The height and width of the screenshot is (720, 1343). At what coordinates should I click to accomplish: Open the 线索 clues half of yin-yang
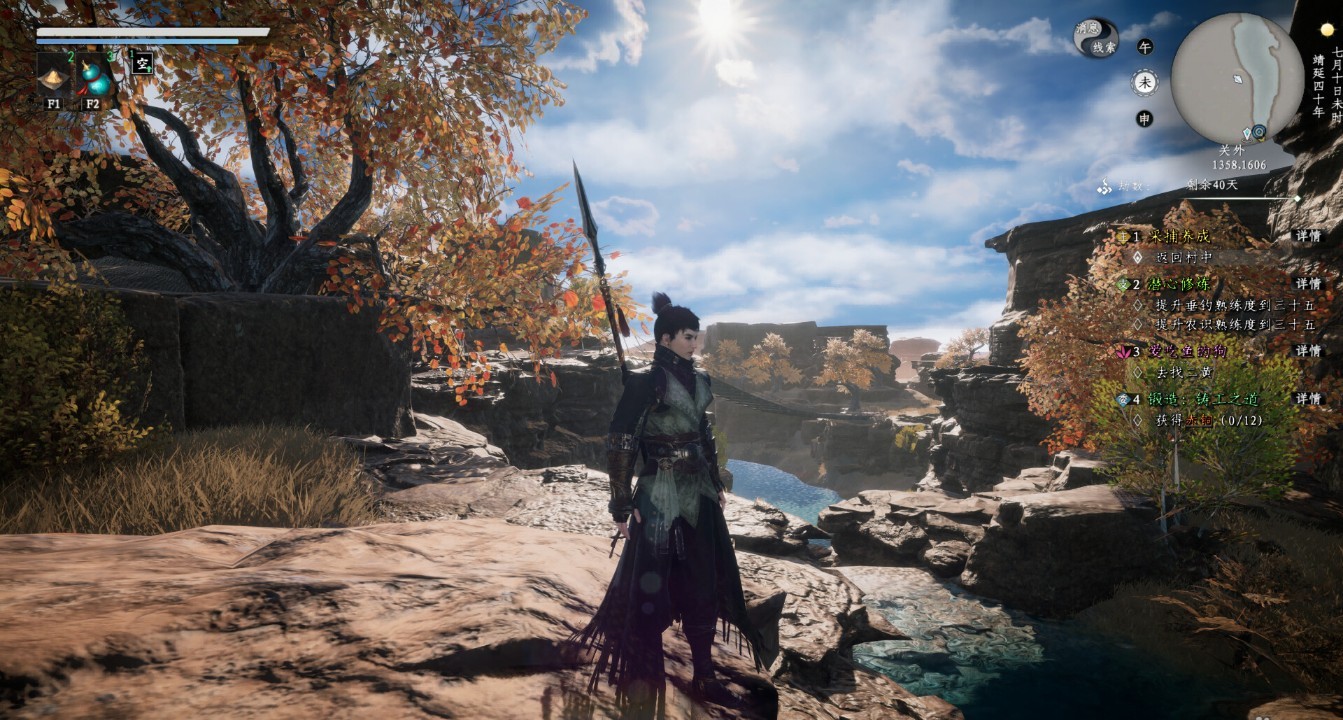click(1104, 47)
